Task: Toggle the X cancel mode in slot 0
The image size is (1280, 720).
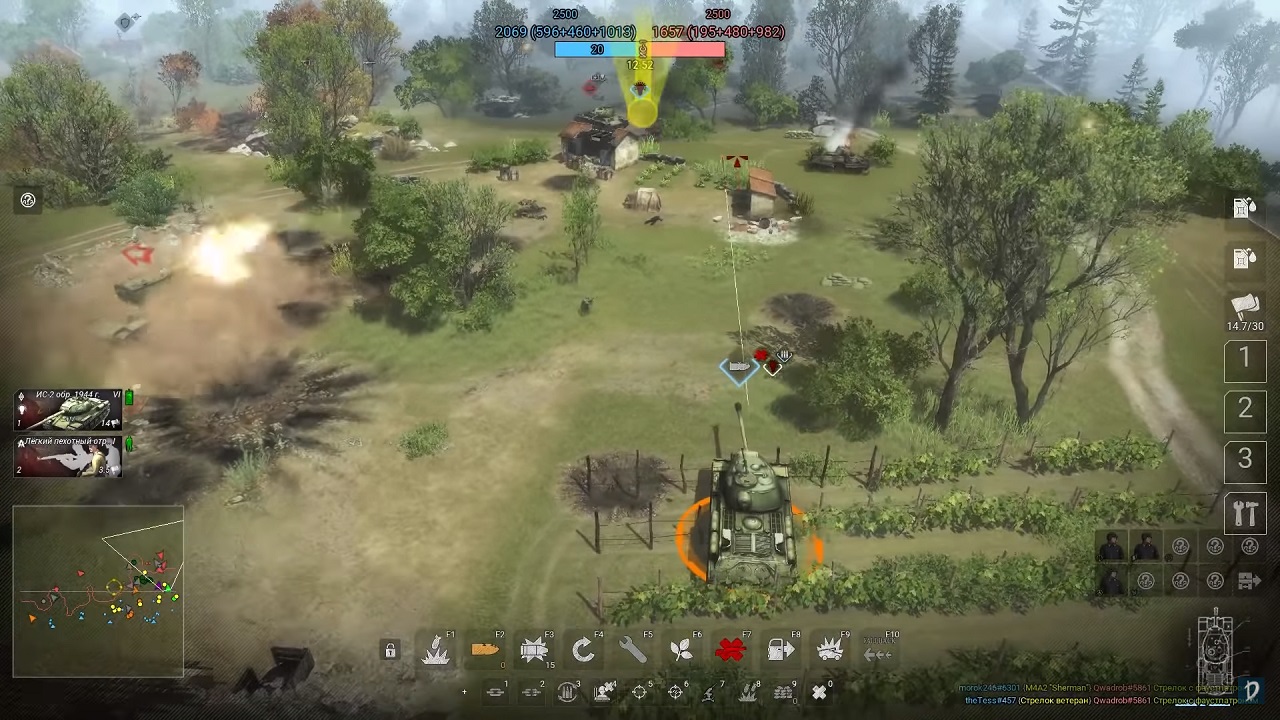Action: [x=818, y=690]
